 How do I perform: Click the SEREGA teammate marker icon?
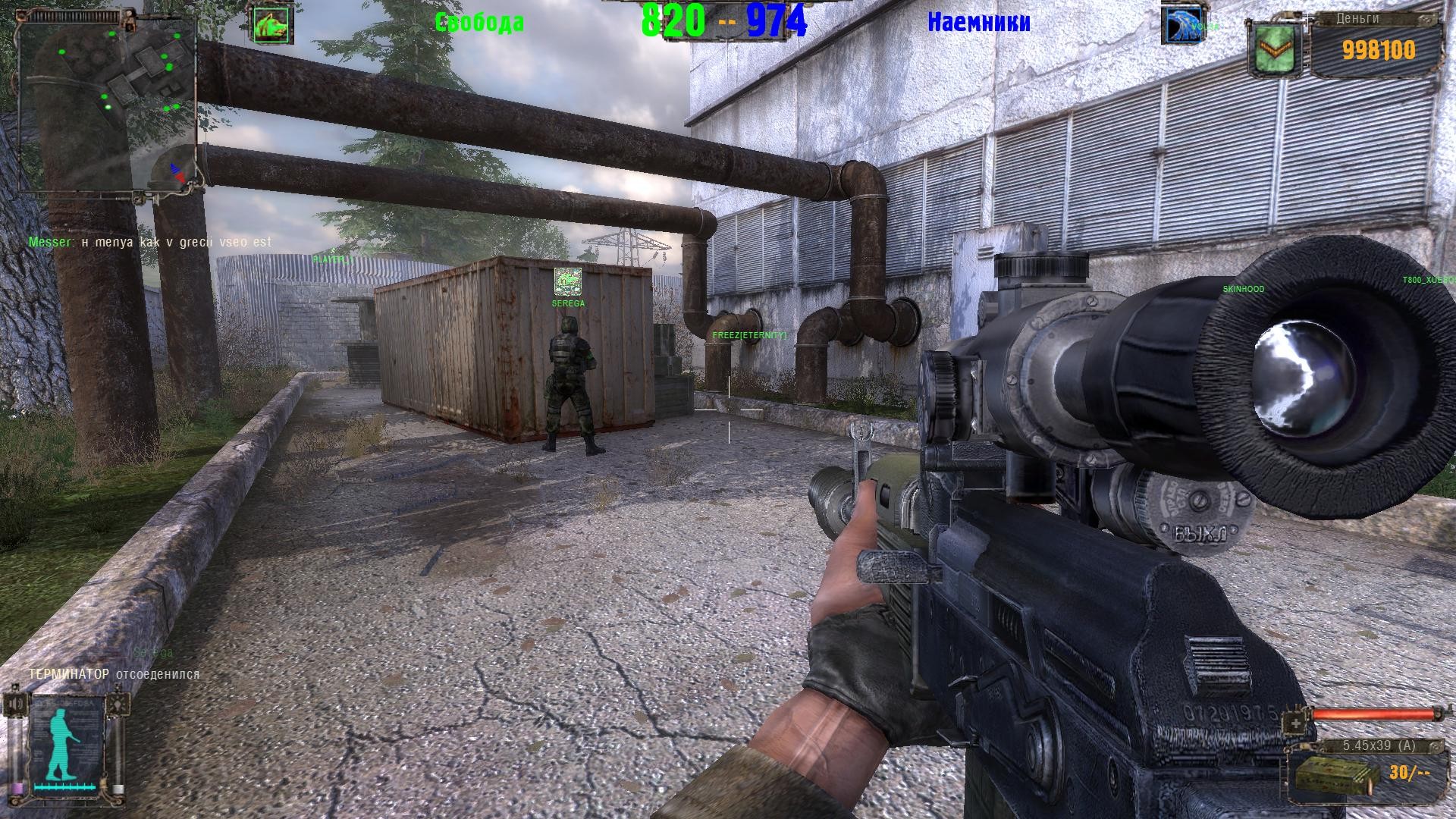[567, 282]
